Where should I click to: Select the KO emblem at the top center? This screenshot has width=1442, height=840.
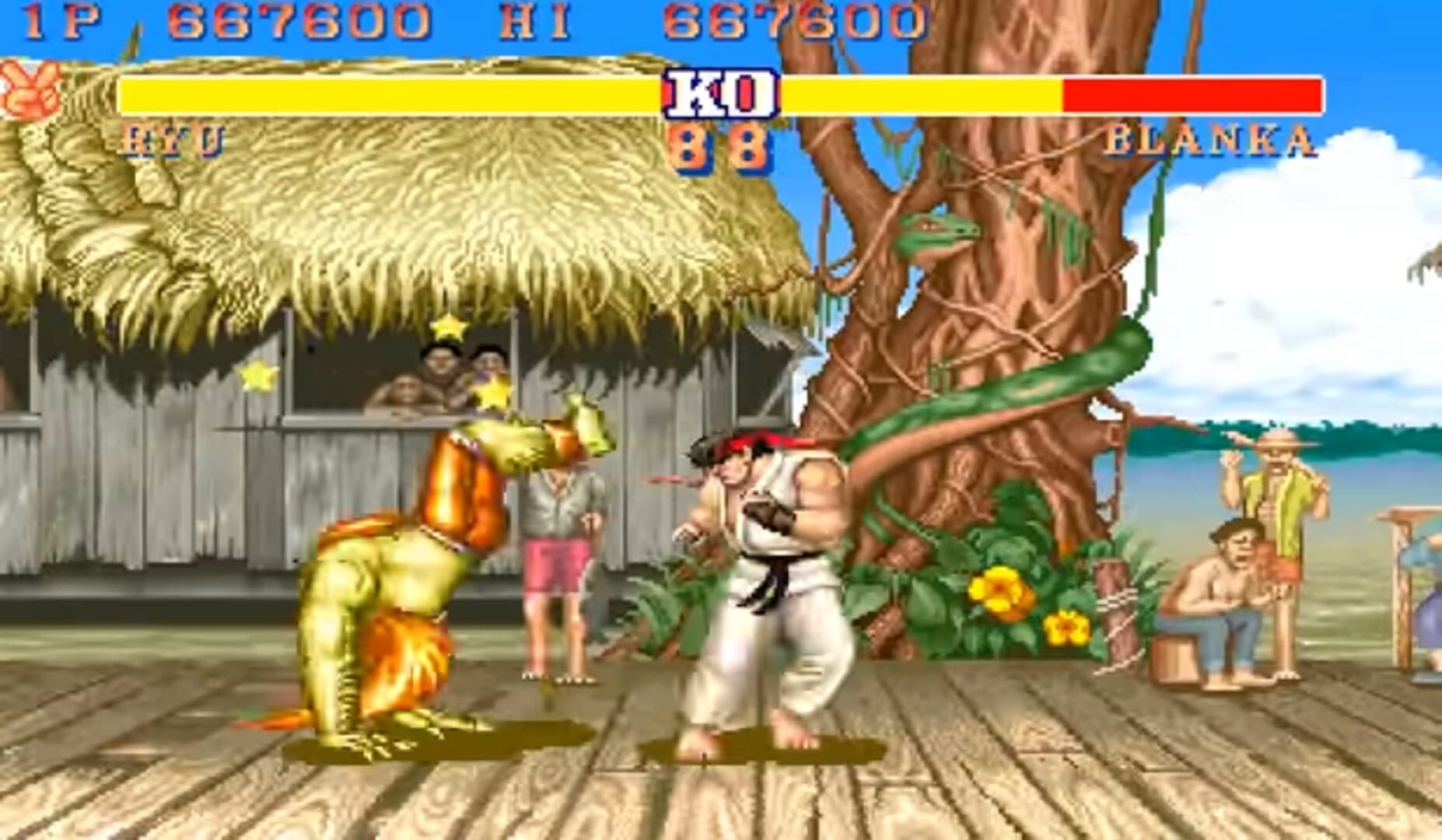[x=719, y=93]
